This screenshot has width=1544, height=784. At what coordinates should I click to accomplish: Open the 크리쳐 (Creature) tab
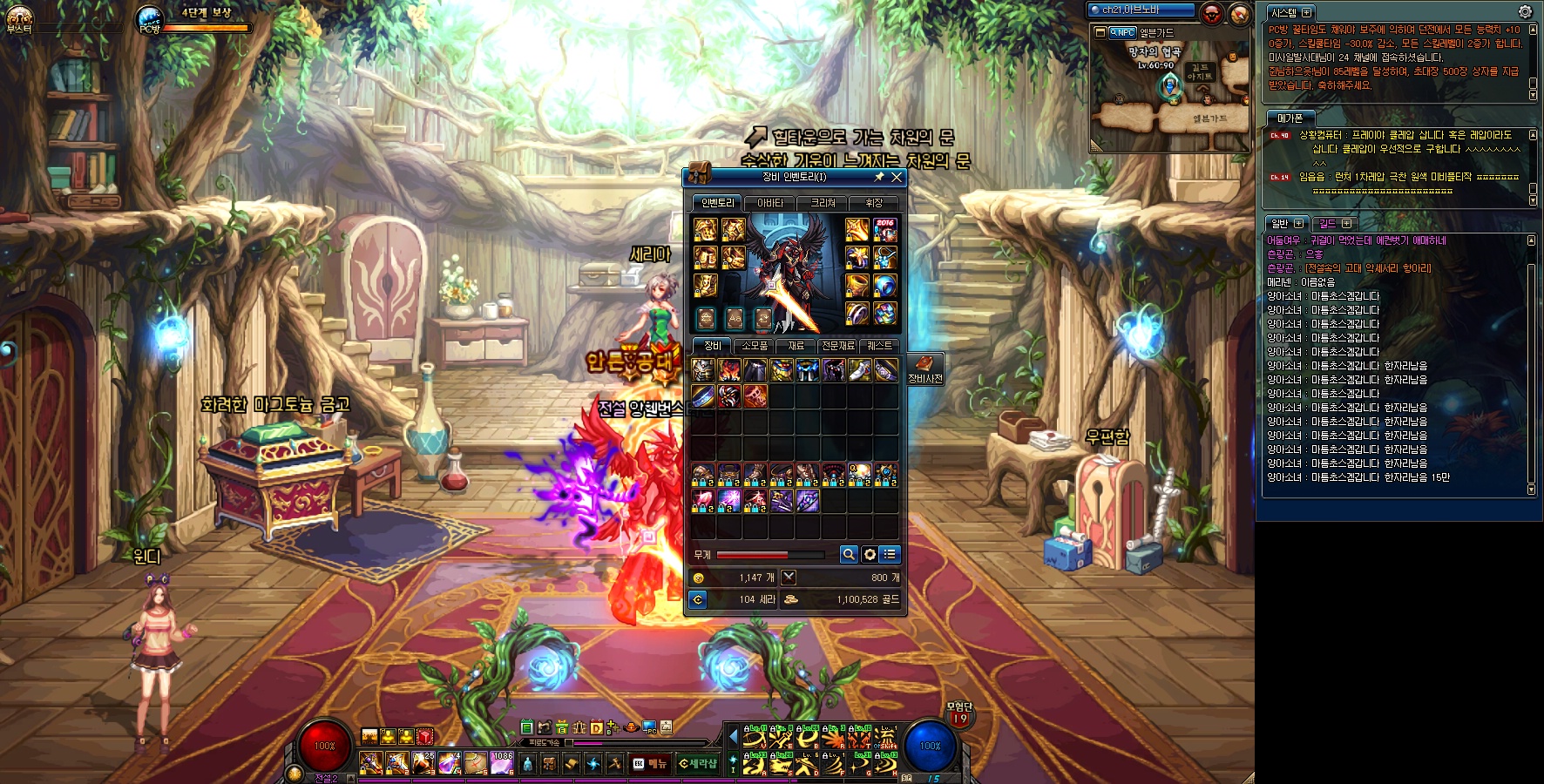(823, 203)
